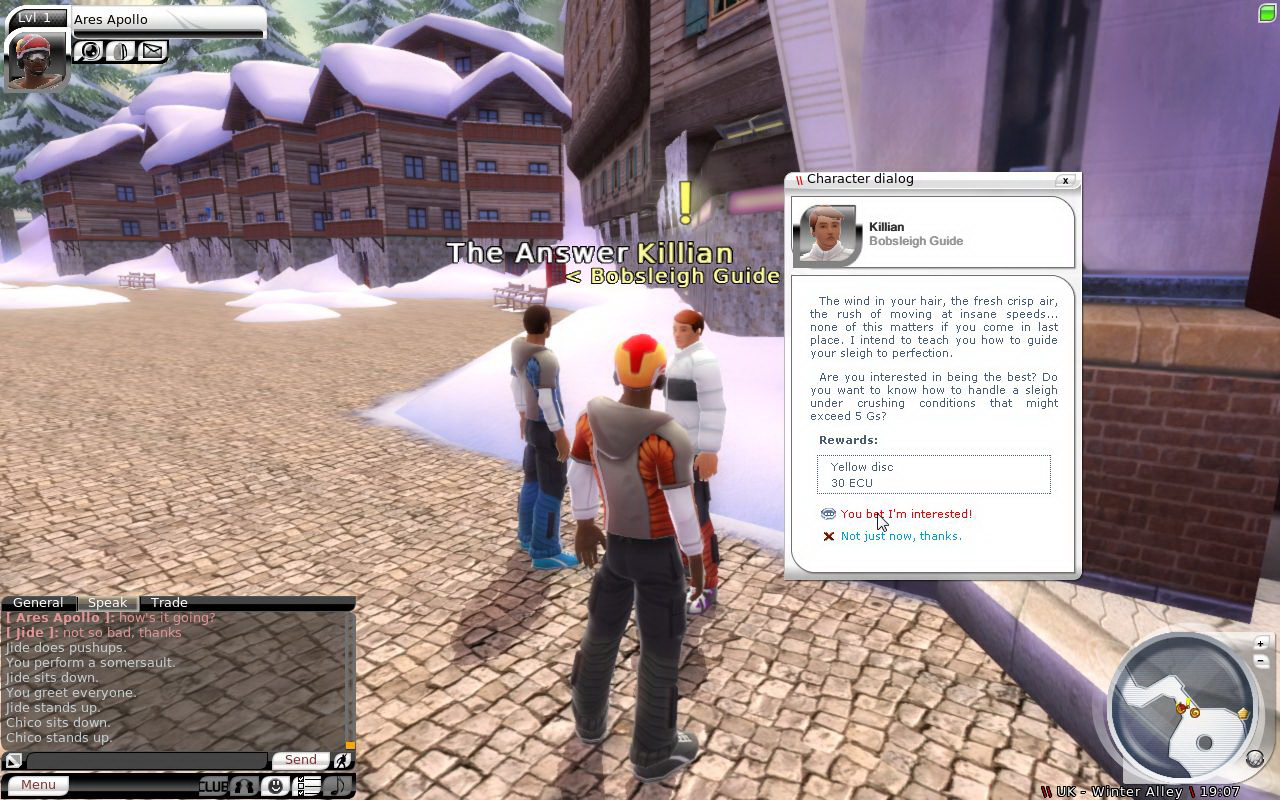Image resolution: width=1280 pixels, height=800 pixels.
Task: Zoom out the minimap with minus
Action: (x=1261, y=660)
